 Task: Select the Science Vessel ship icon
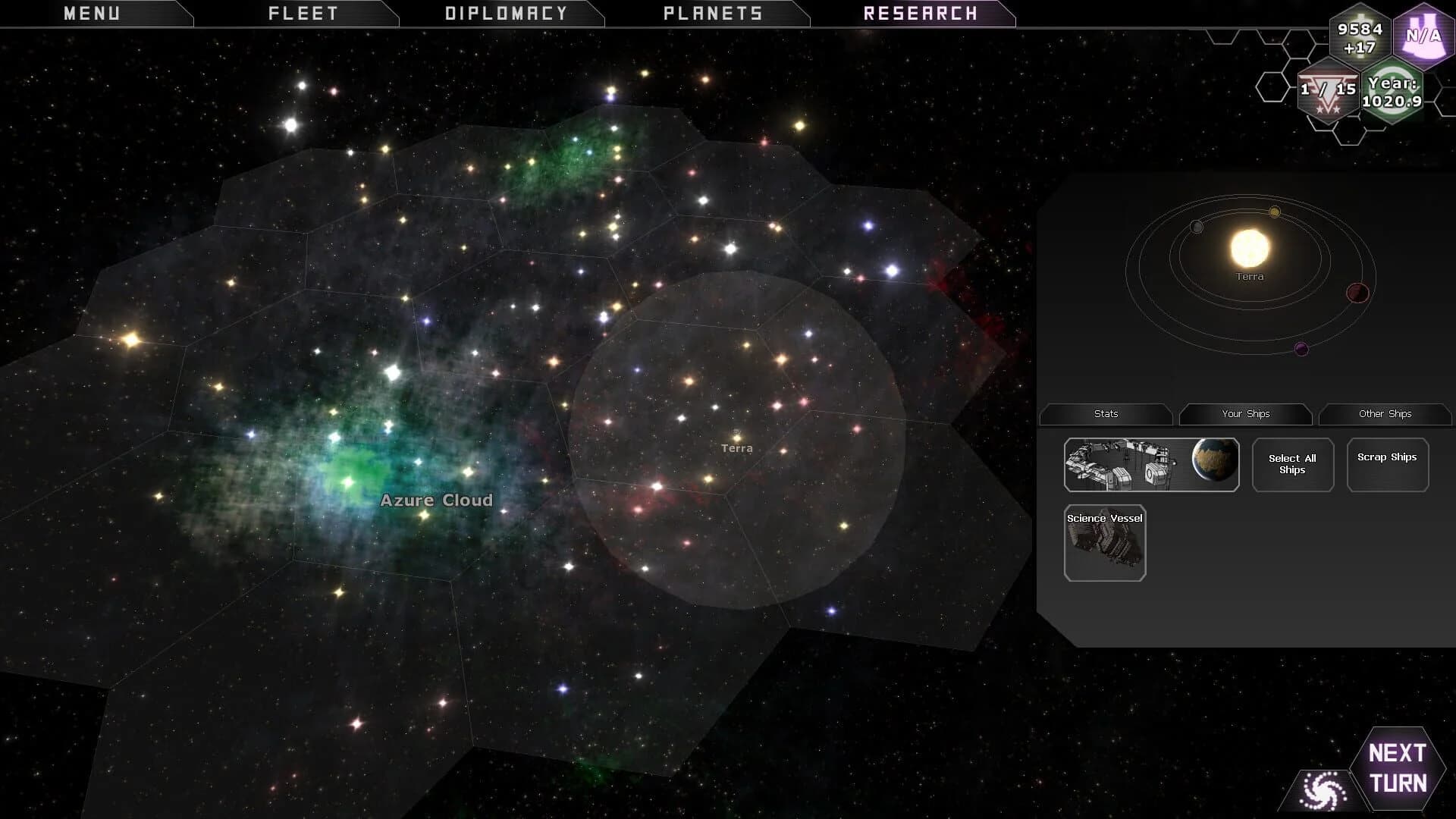tap(1105, 543)
